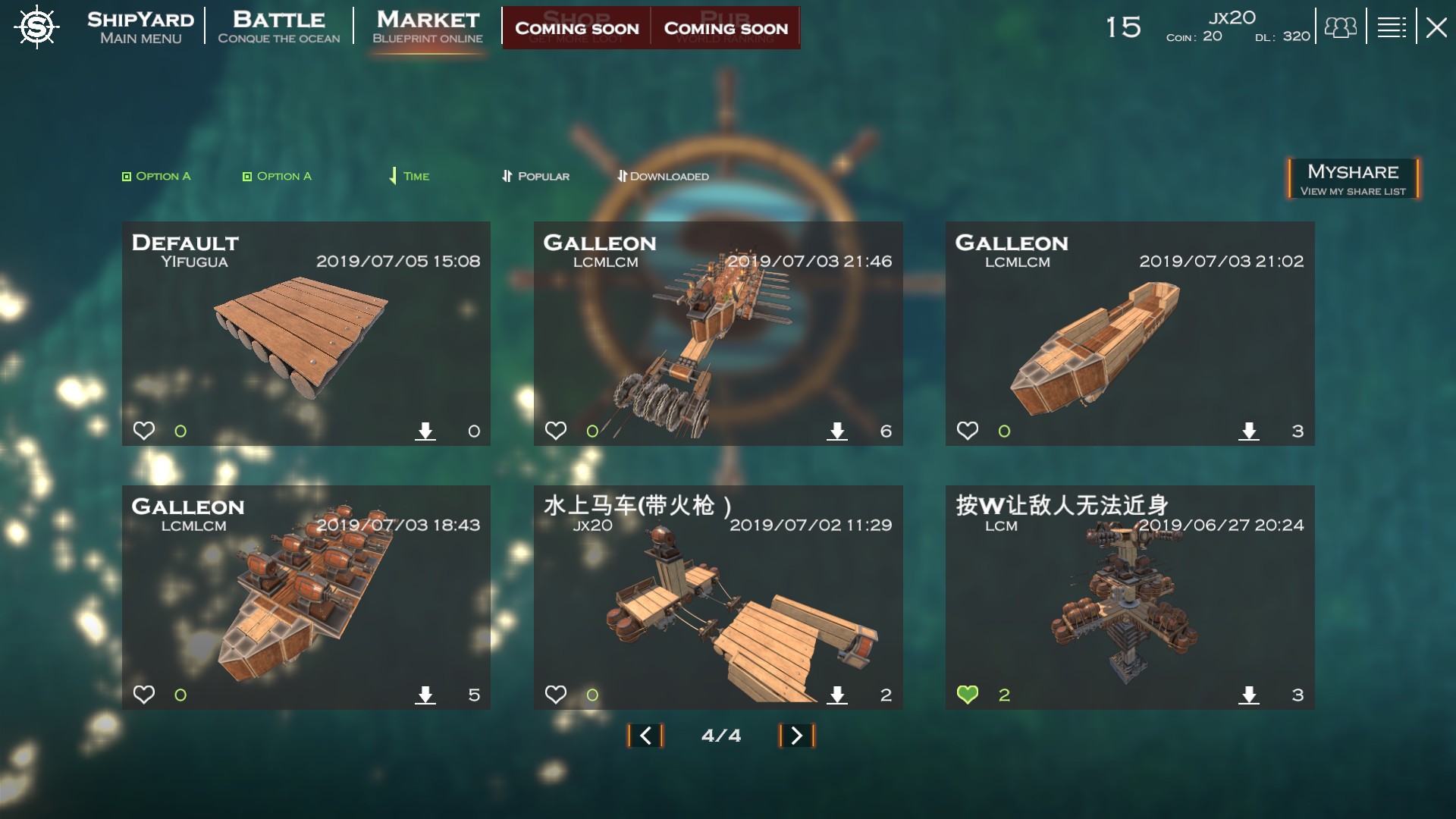Sort blueprints by Popular
The image size is (1456, 819).
click(535, 175)
